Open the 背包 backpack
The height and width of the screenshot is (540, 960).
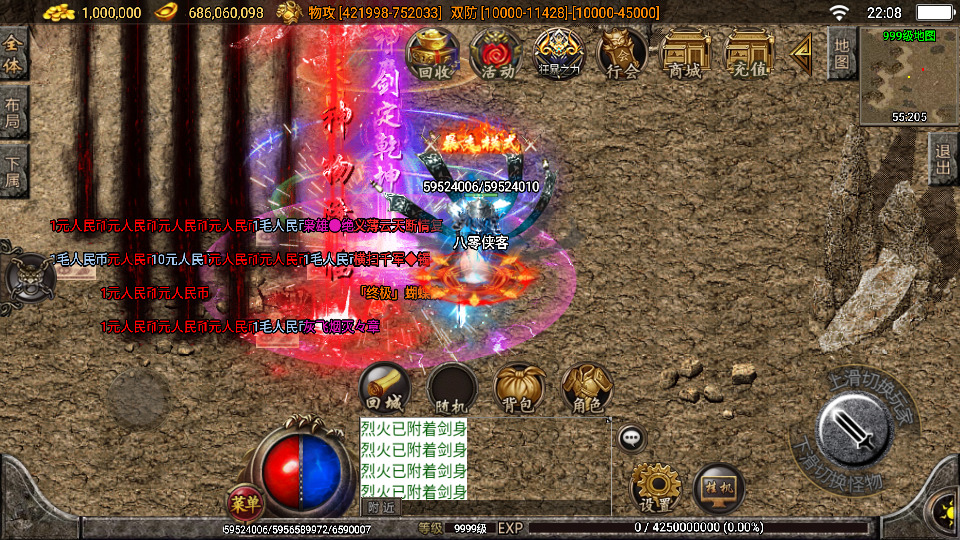[x=519, y=389]
